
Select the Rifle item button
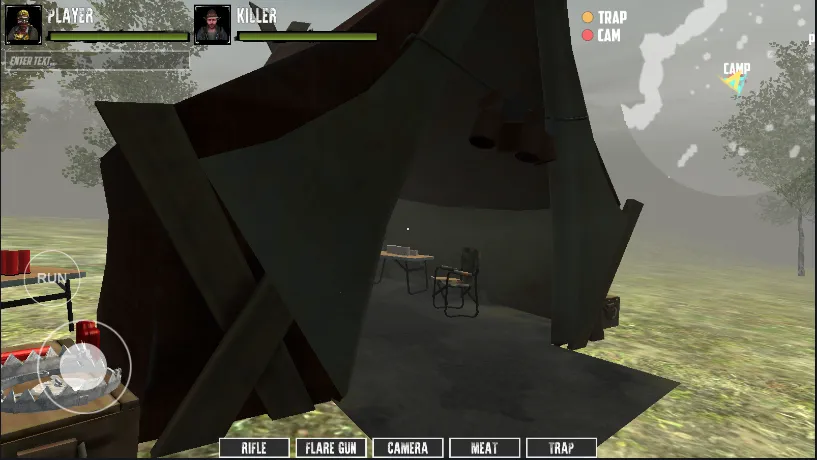pos(254,448)
